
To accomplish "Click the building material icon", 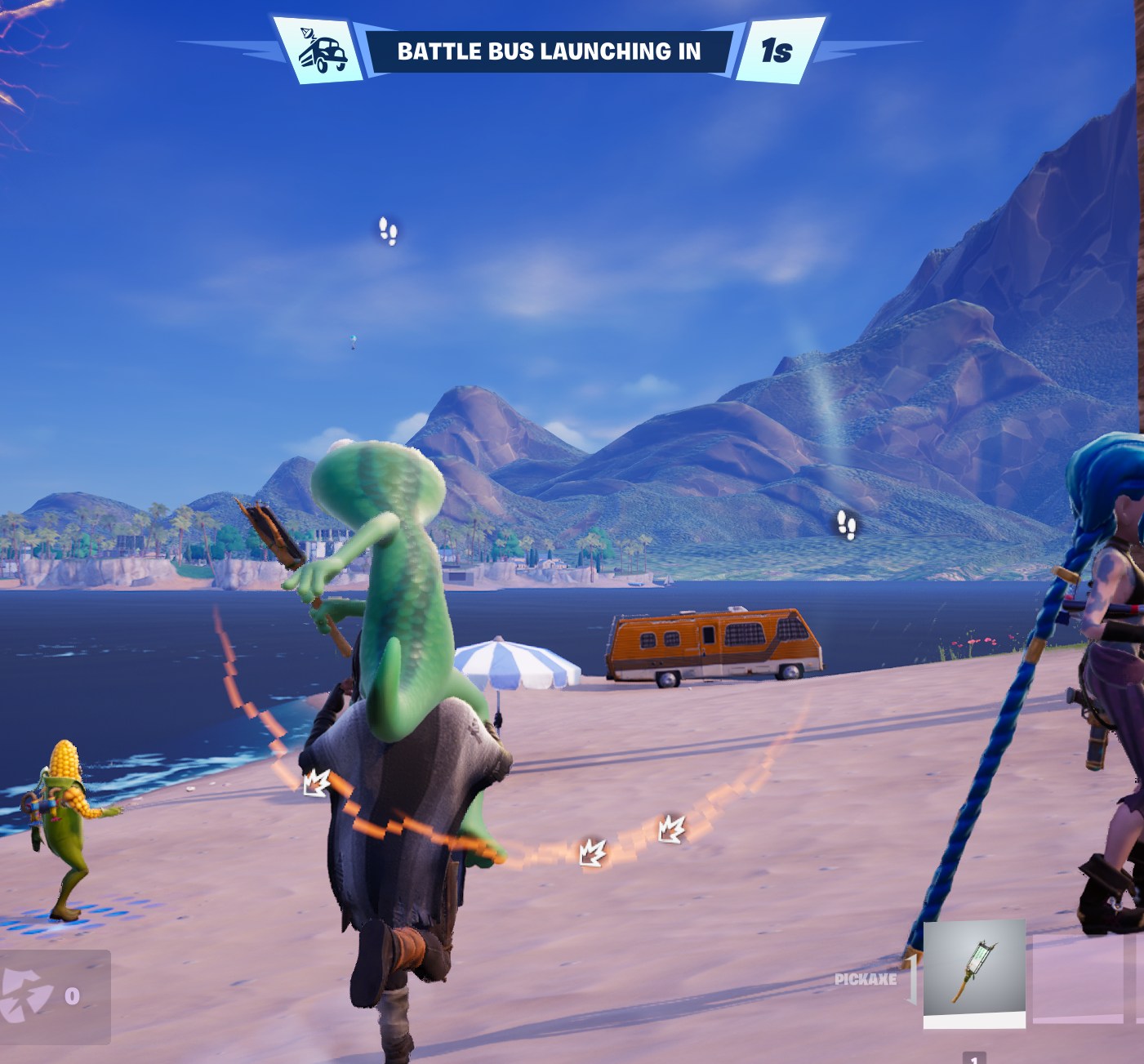I will 28,995.
